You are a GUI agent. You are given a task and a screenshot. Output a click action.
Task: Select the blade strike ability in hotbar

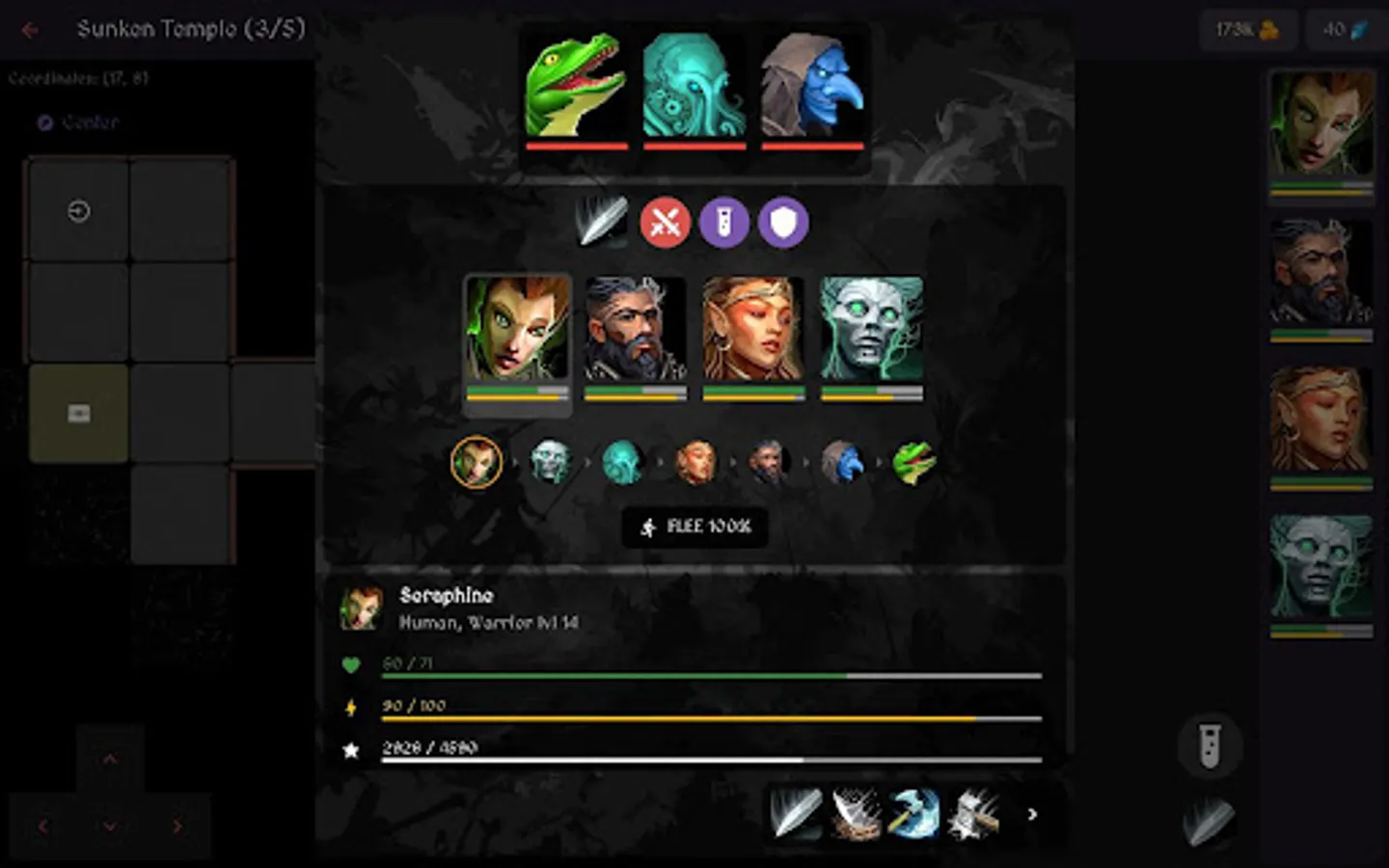tap(795, 814)
